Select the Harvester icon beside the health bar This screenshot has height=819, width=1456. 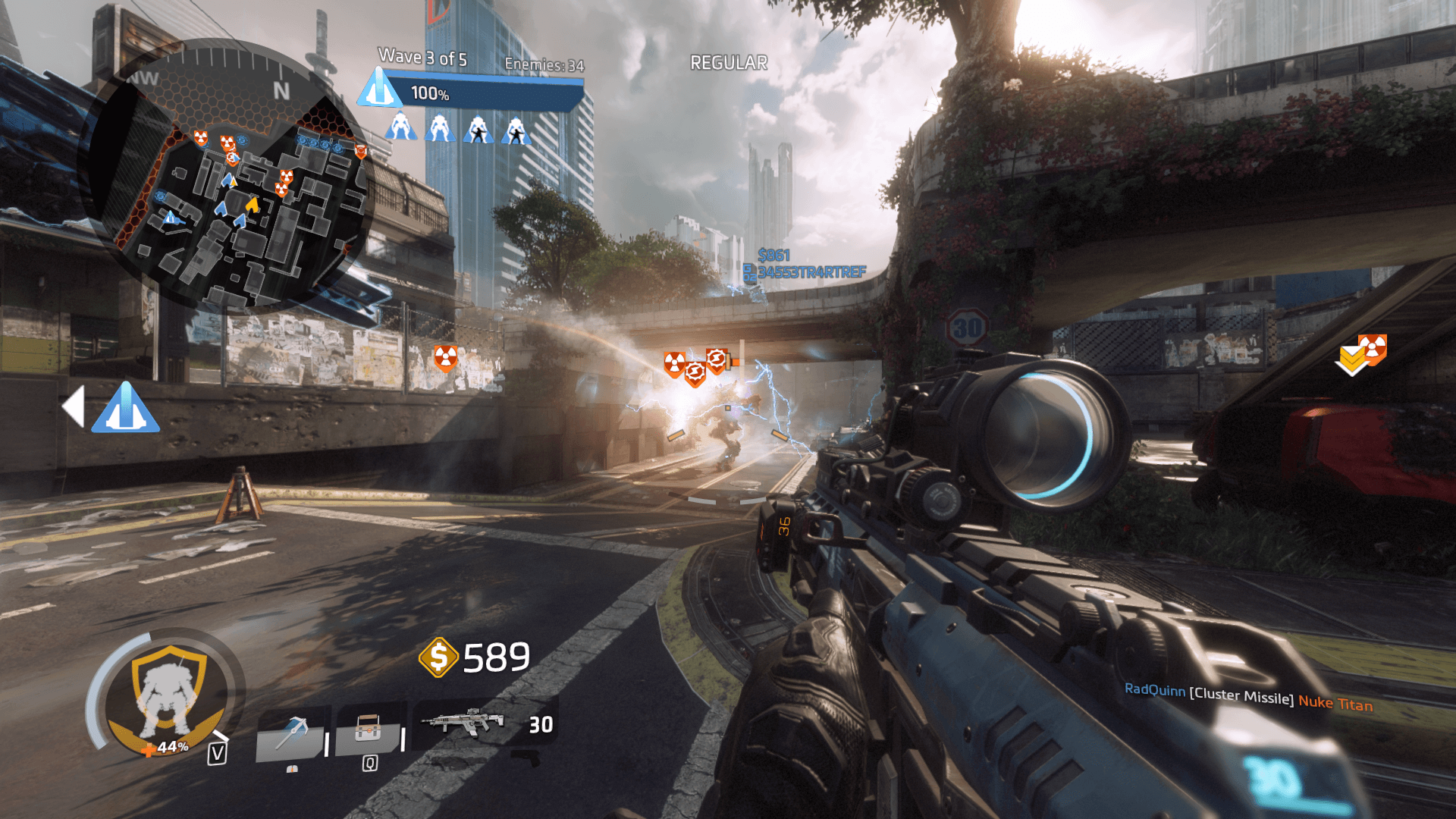click(379, 89)
